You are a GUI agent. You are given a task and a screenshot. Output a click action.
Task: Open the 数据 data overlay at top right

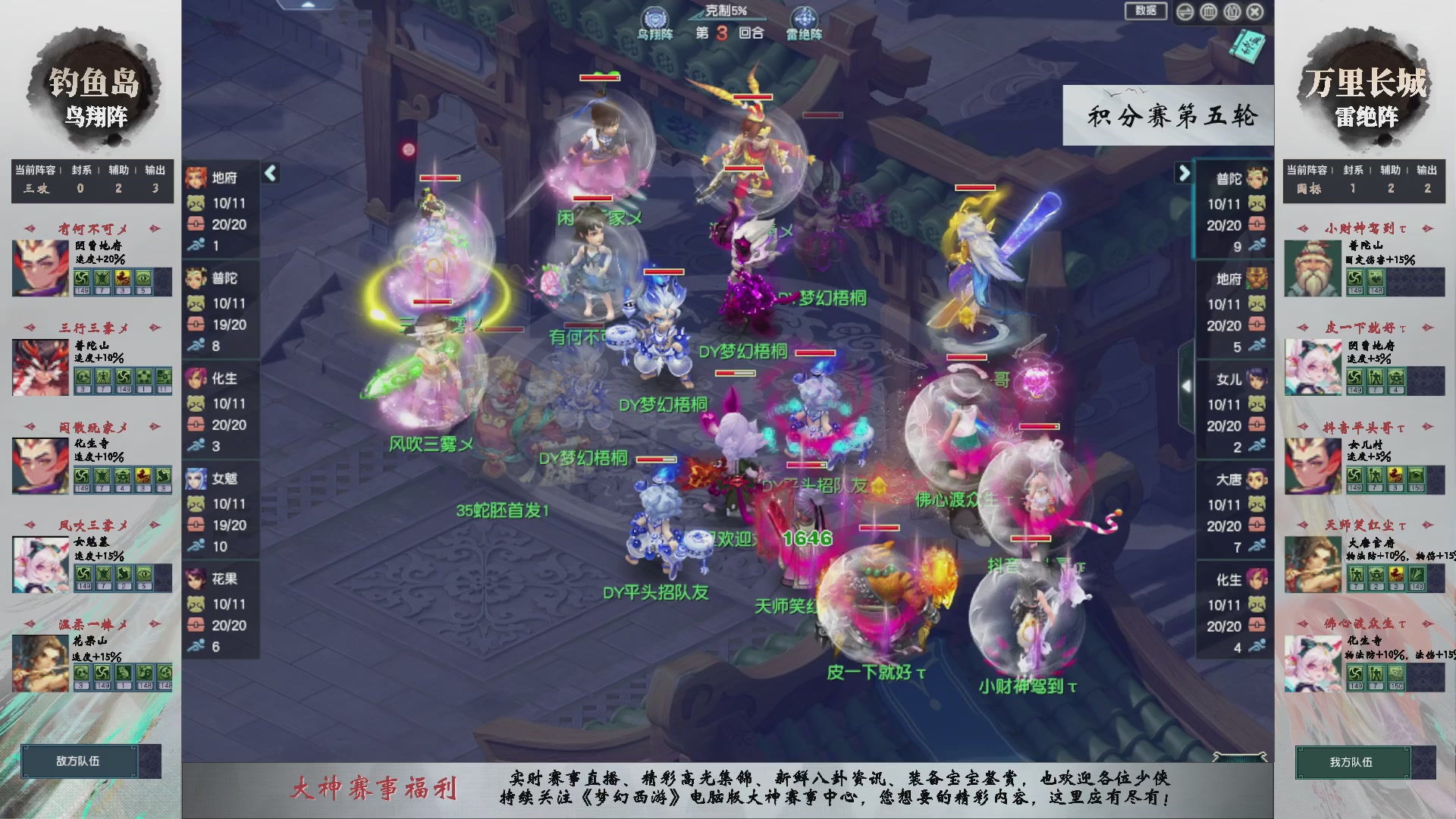coord(1145,11)
